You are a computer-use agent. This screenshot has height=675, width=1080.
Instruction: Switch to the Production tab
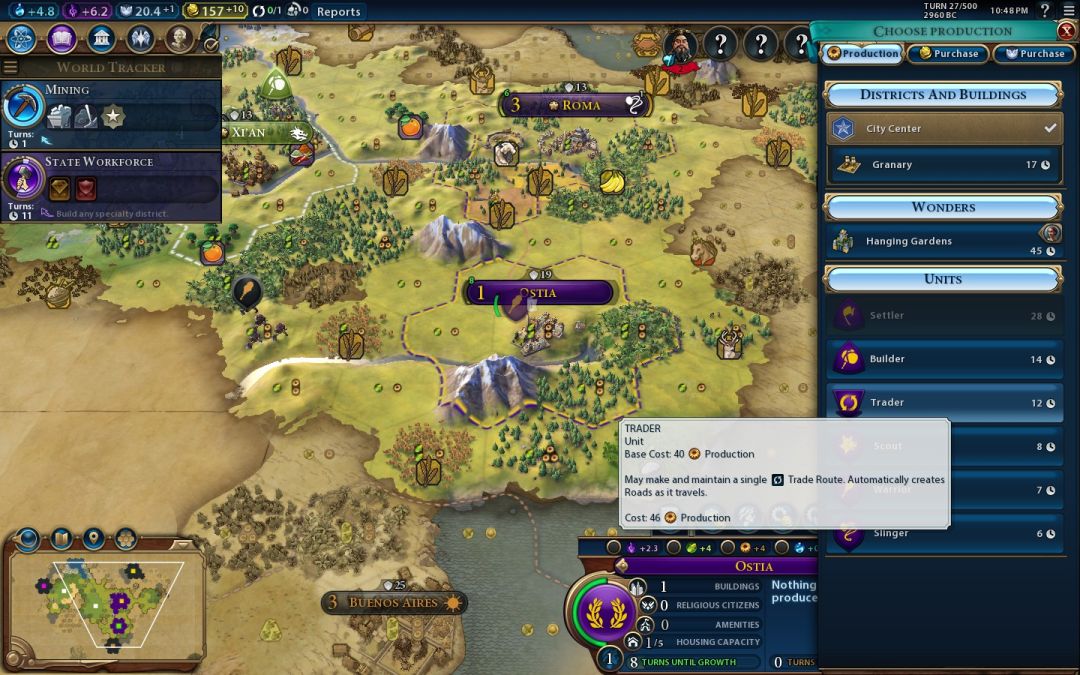(x=863, y=54)
